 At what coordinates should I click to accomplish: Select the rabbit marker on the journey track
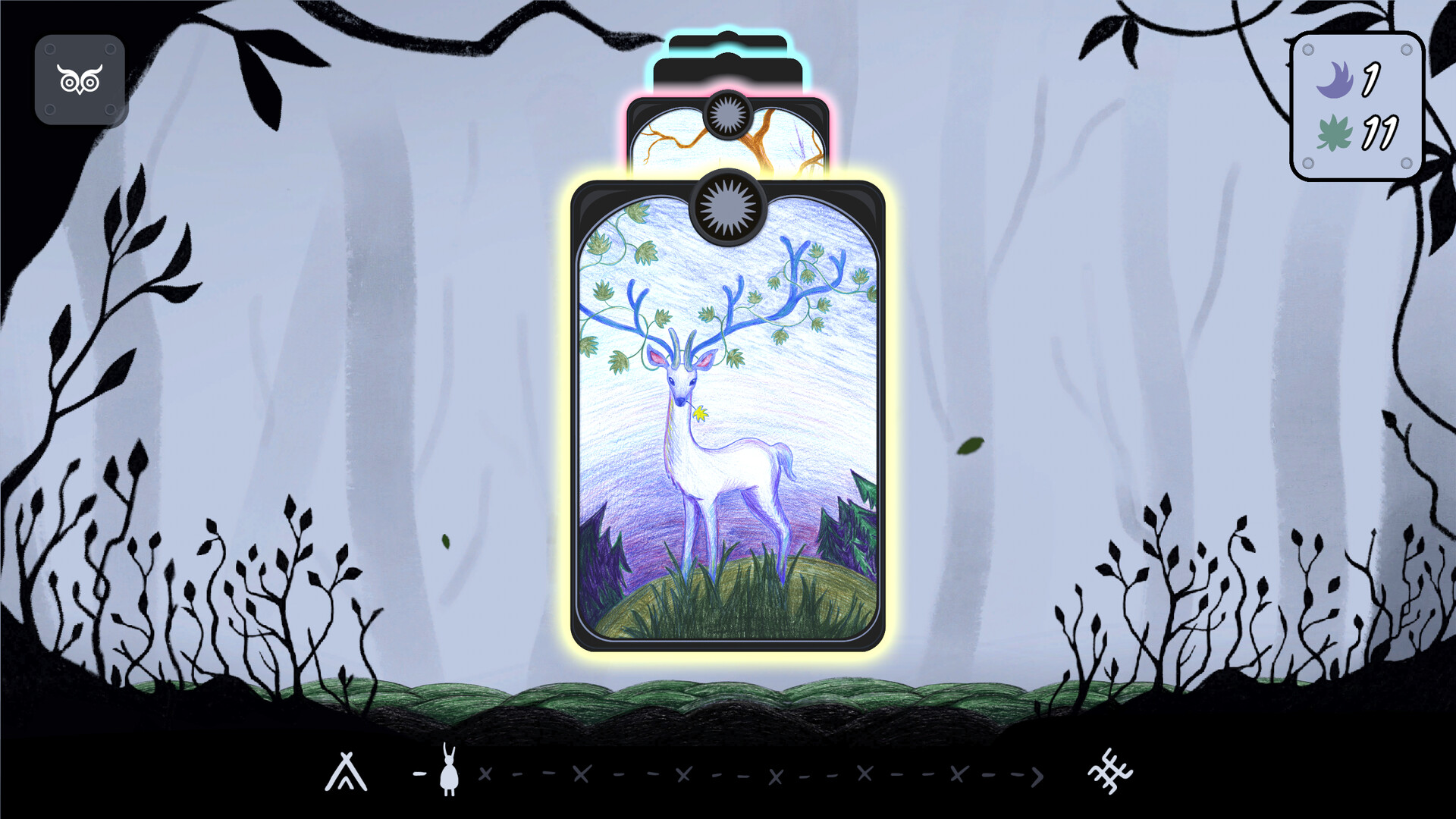coord(447,772)
